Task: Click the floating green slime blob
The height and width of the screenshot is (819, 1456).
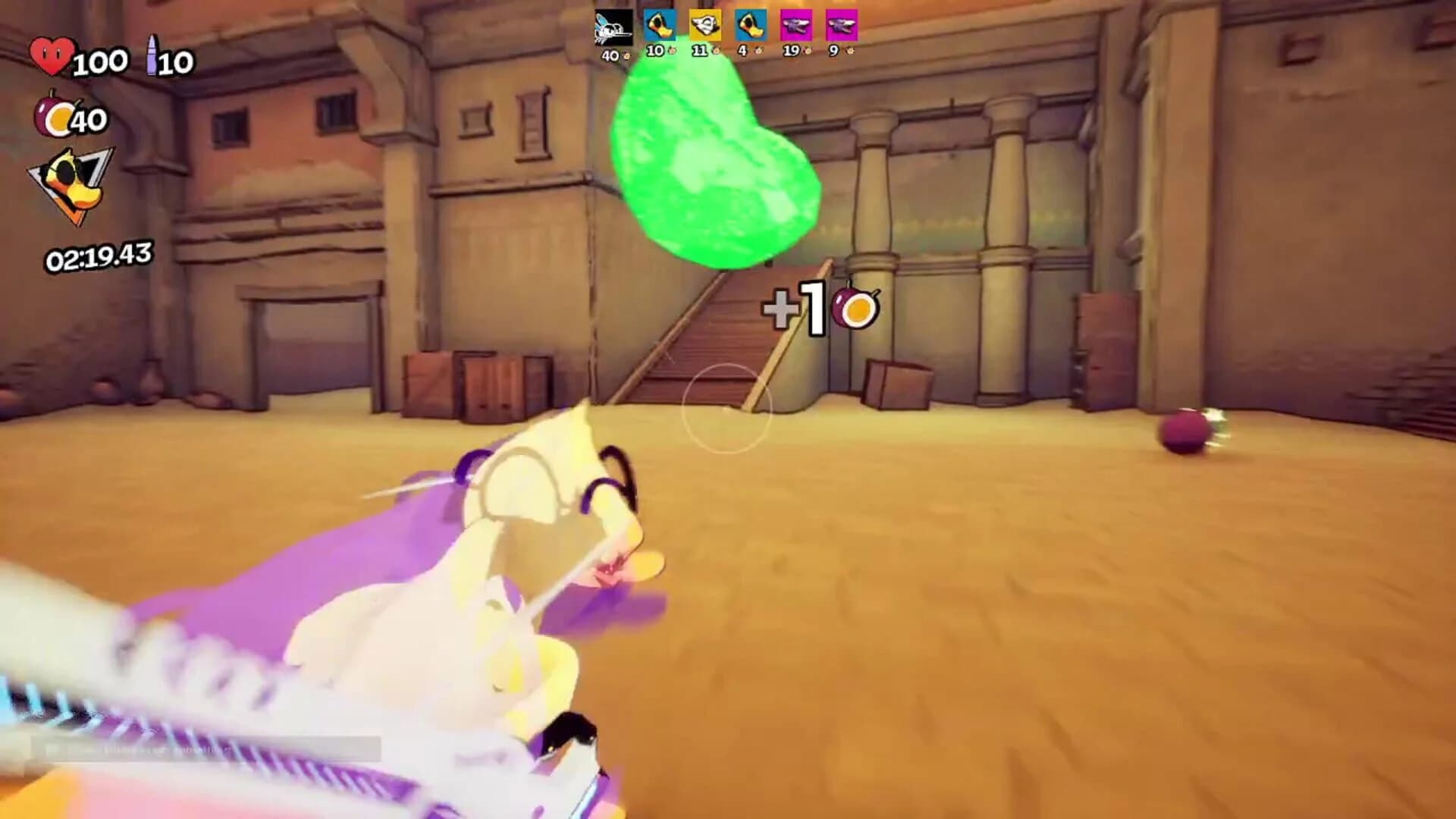Action: 717,159
